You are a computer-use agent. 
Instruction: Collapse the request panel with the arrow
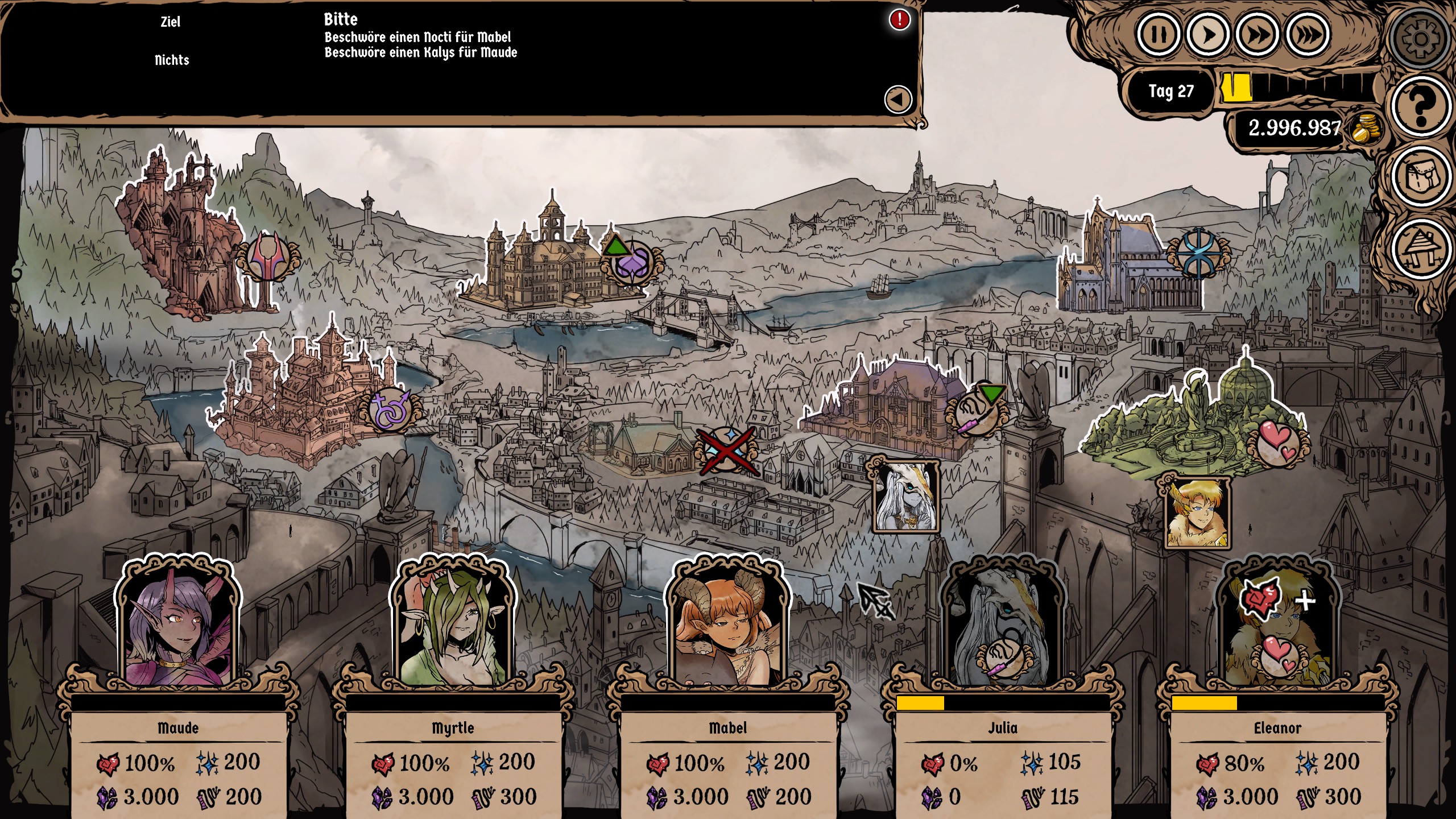898,100
